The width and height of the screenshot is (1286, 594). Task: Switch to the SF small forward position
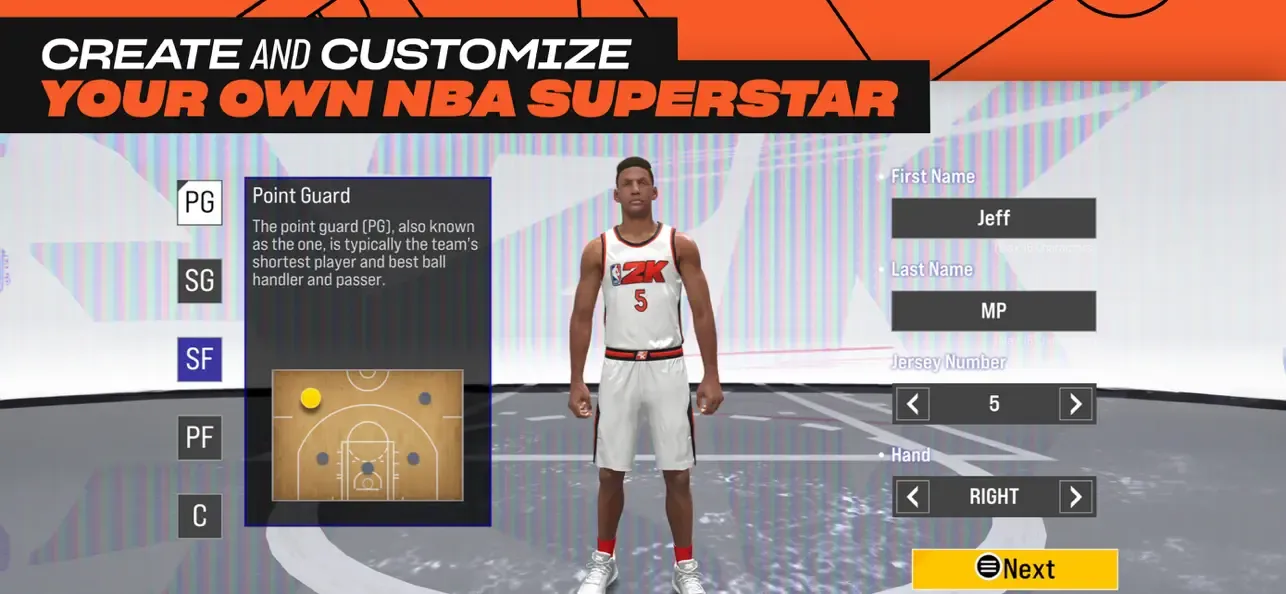(x=199, y=359)
